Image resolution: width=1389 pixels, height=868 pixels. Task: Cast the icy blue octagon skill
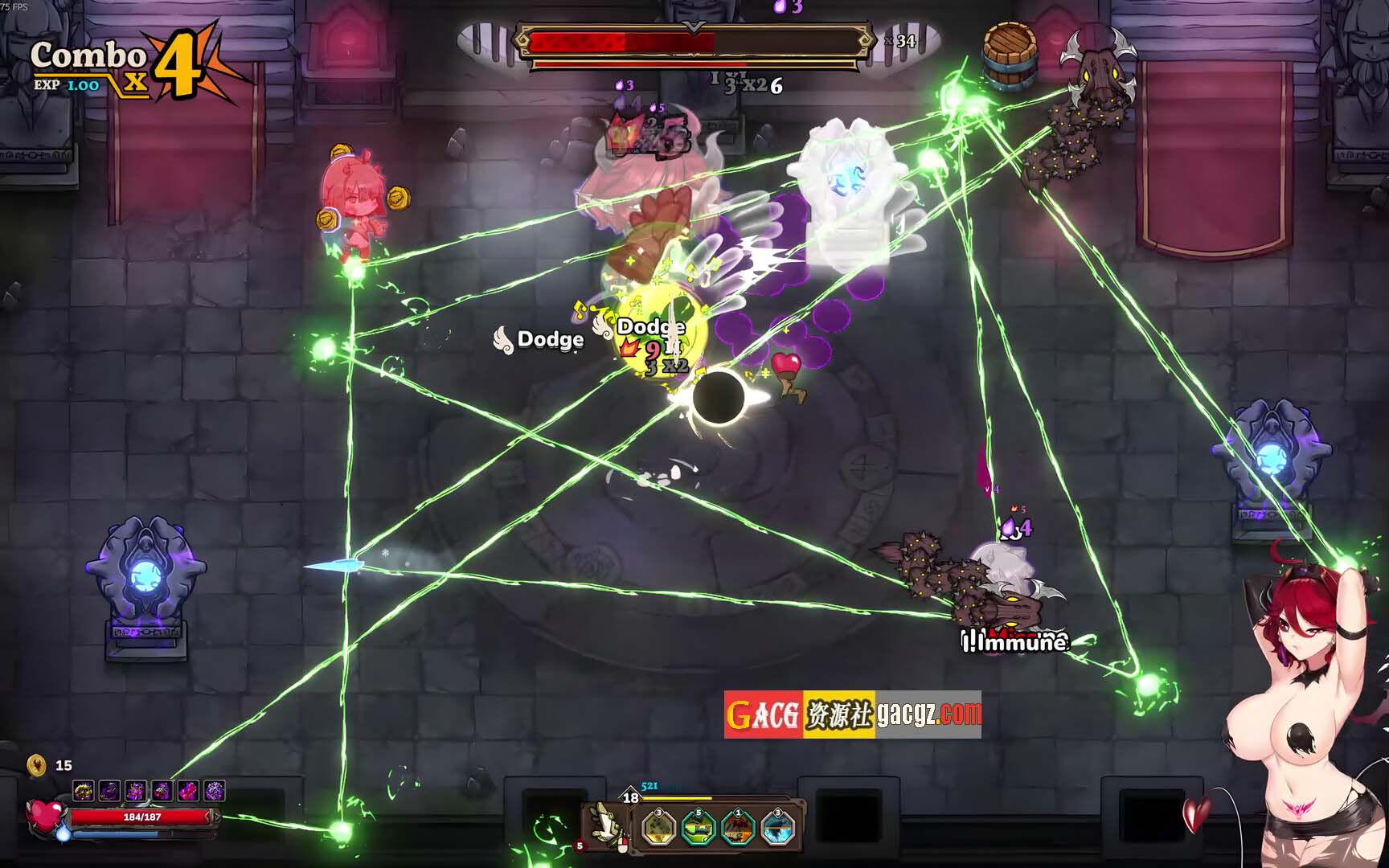tap(777, 828)
